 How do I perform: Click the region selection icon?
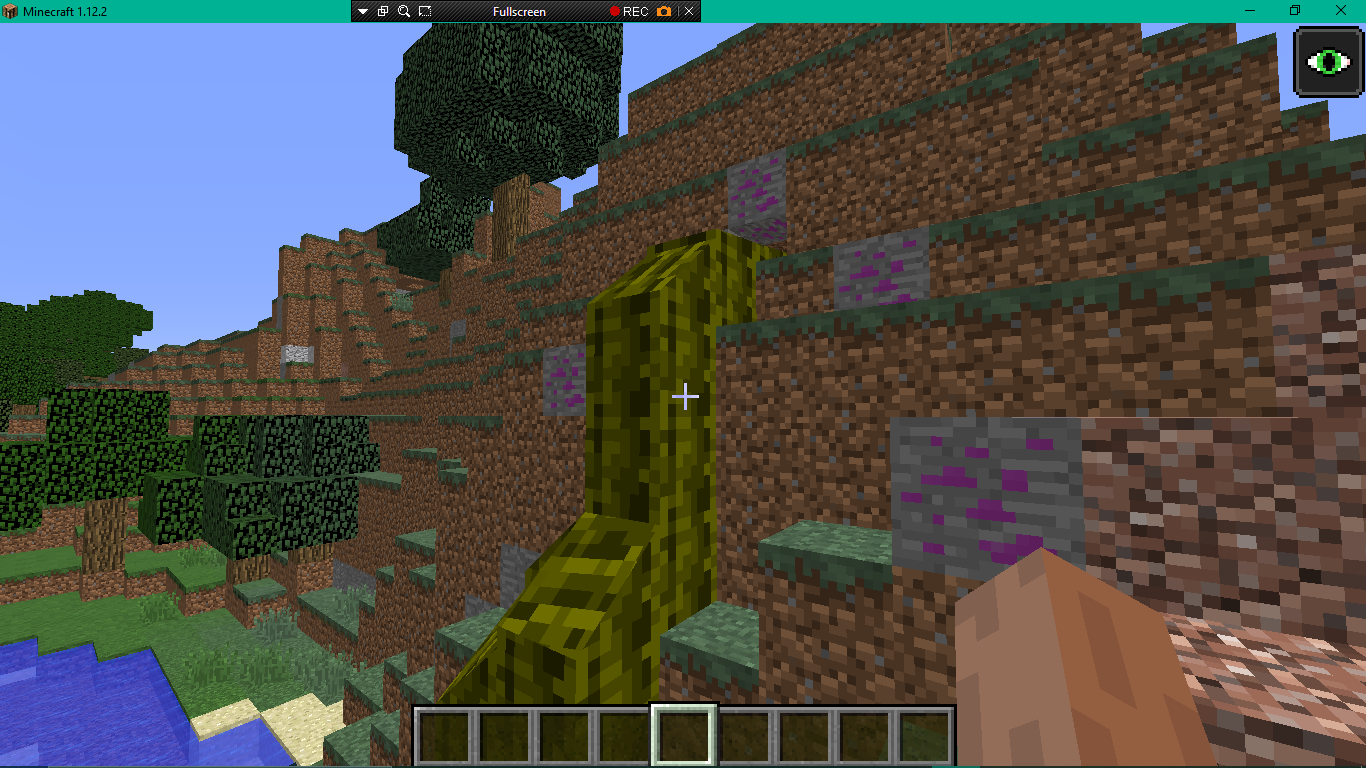pyautogui.click(x=423, y=11)
